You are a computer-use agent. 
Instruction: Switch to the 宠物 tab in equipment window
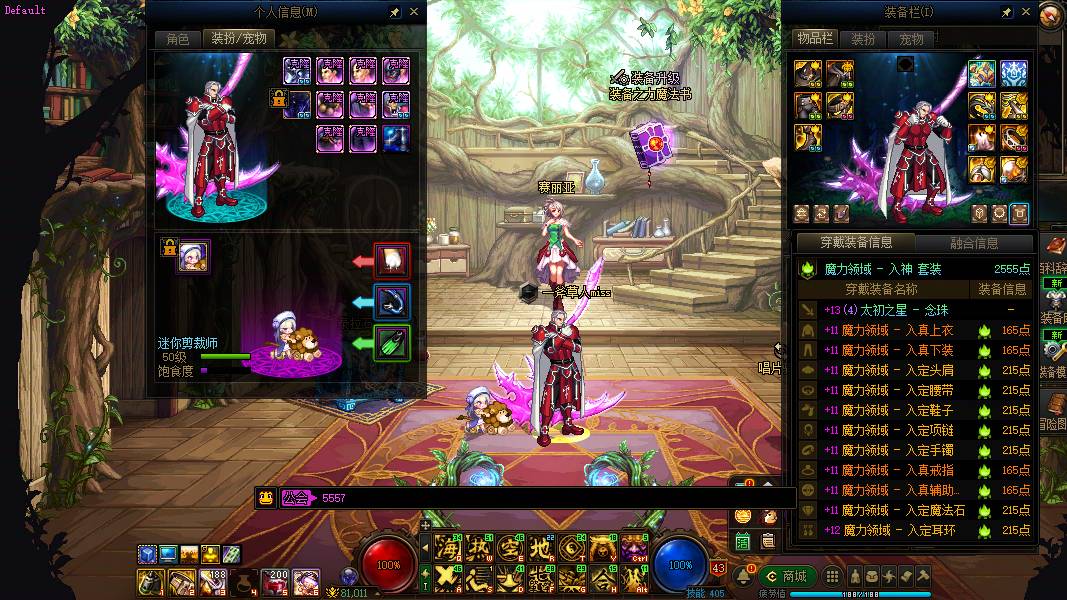pos(911,39)
